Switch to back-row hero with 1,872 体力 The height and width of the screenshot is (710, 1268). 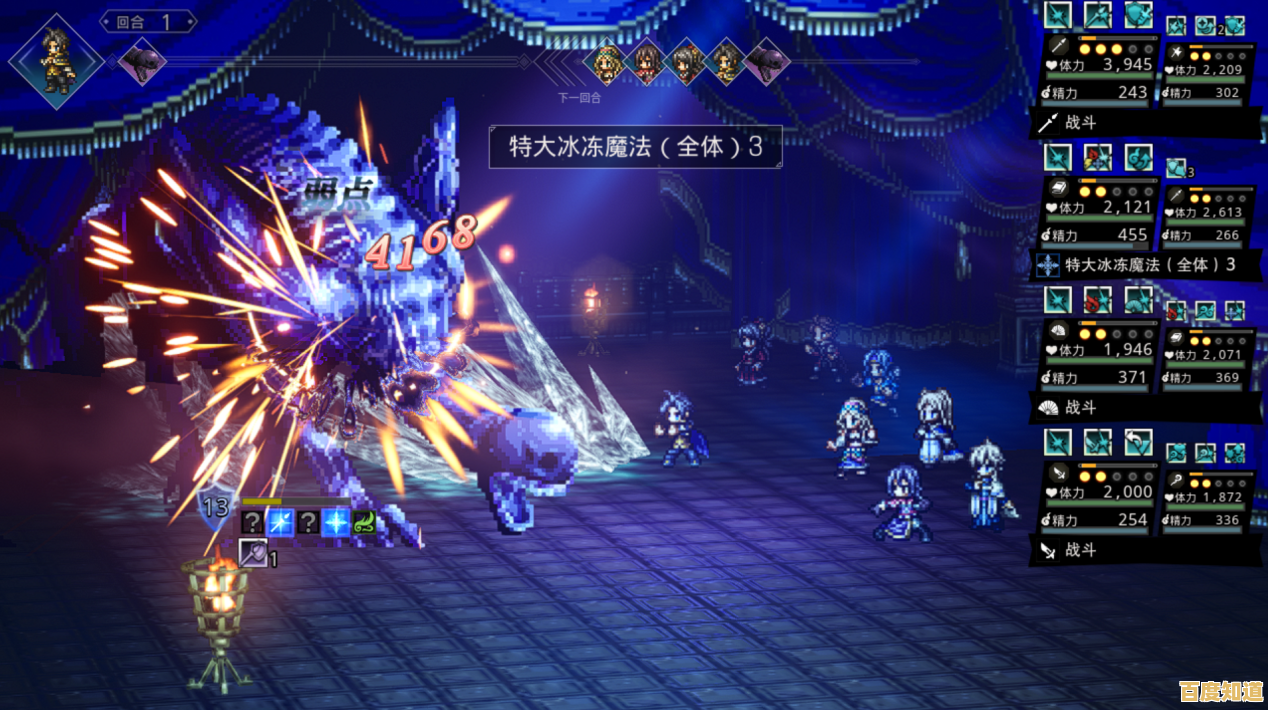1206,496
